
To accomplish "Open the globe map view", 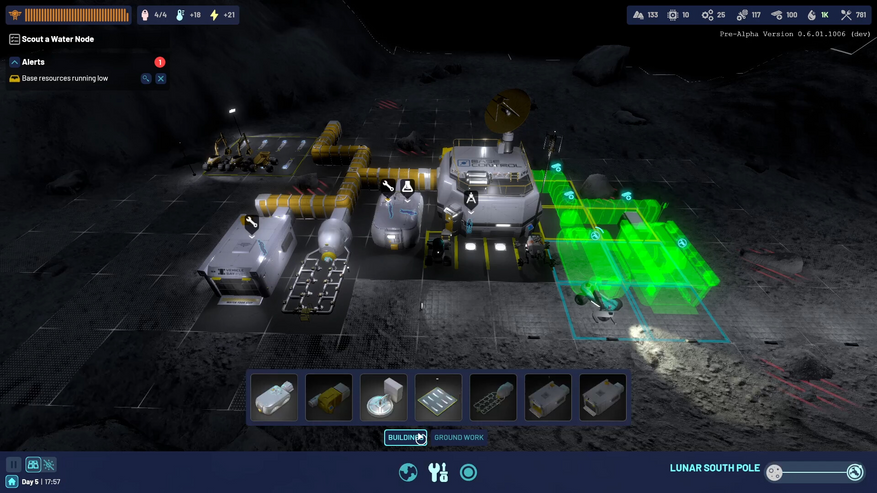I will [408, 472].
